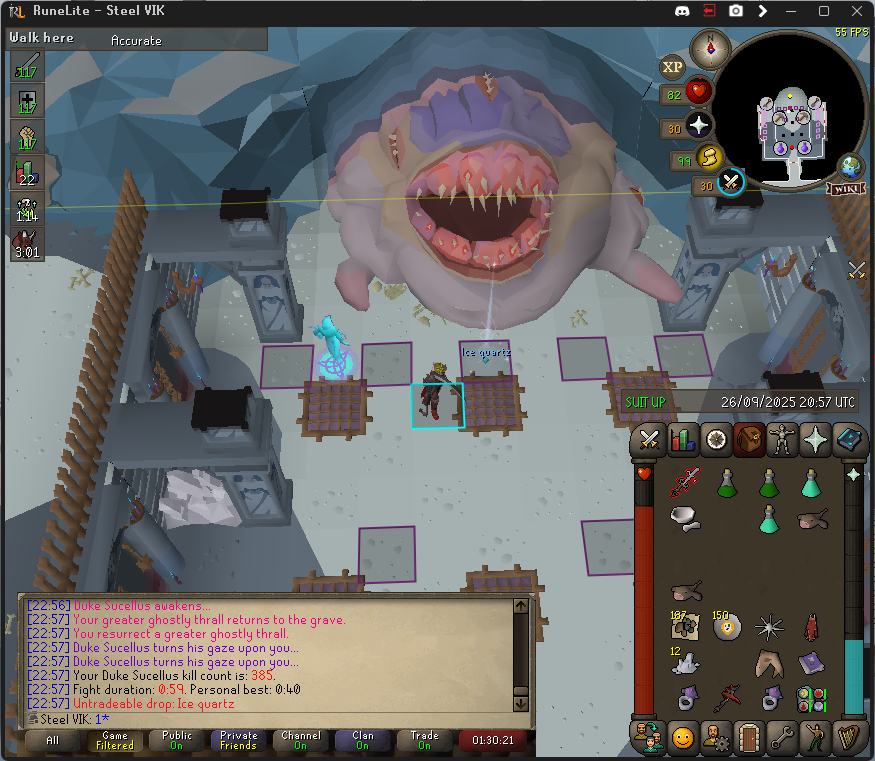Toggle run with the boot orb
The image size is (875, 761).
709,157
